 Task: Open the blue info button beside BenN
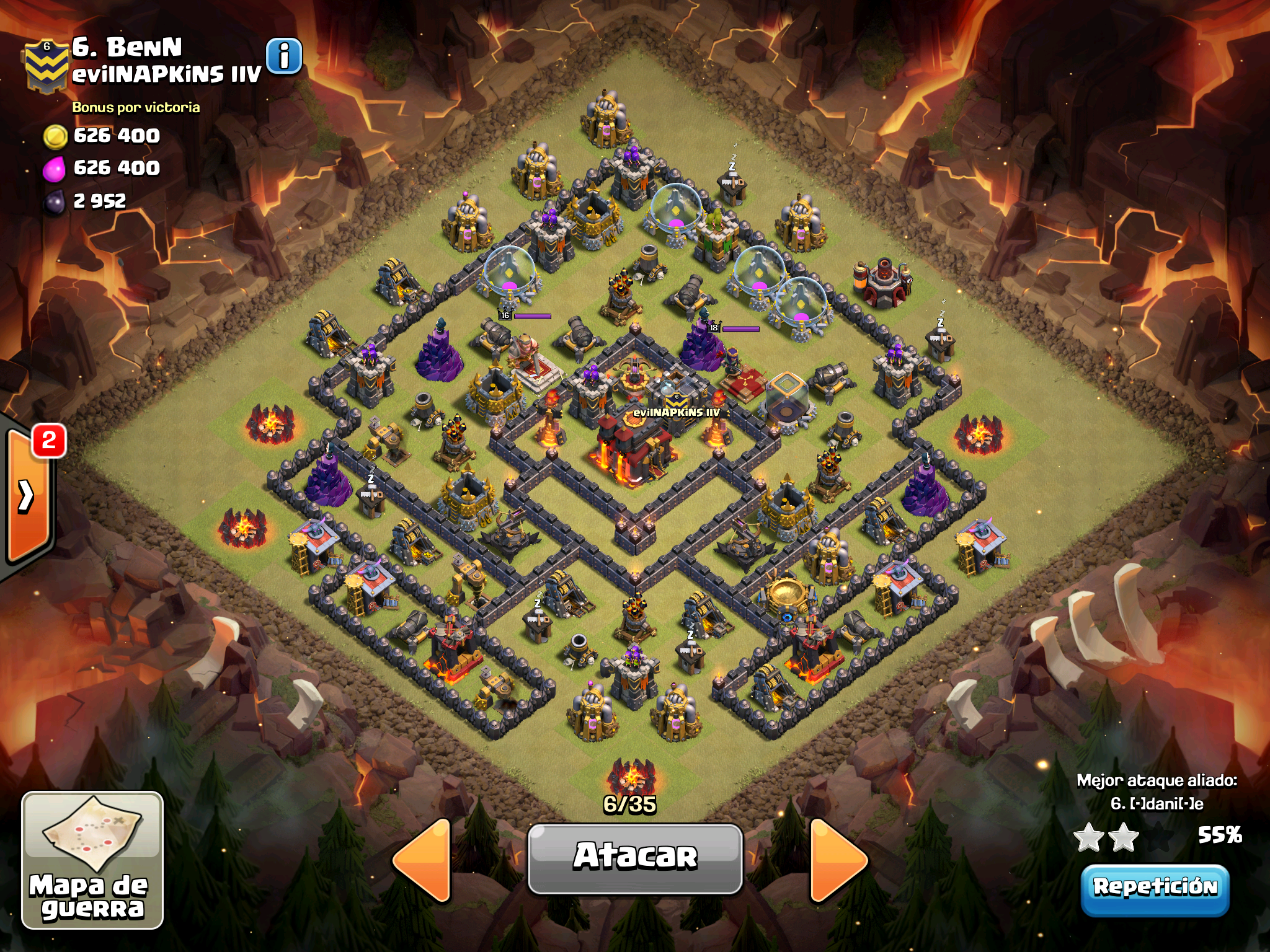click(284, 56)
